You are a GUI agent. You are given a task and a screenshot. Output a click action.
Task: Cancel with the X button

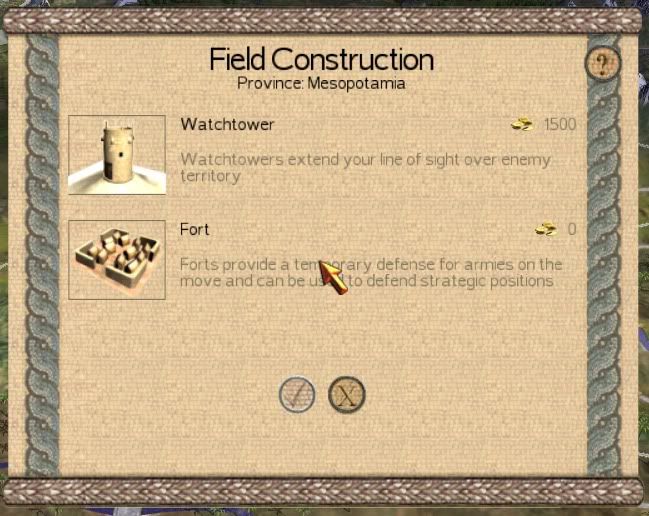pyautogui.click(x=347, y=395)
